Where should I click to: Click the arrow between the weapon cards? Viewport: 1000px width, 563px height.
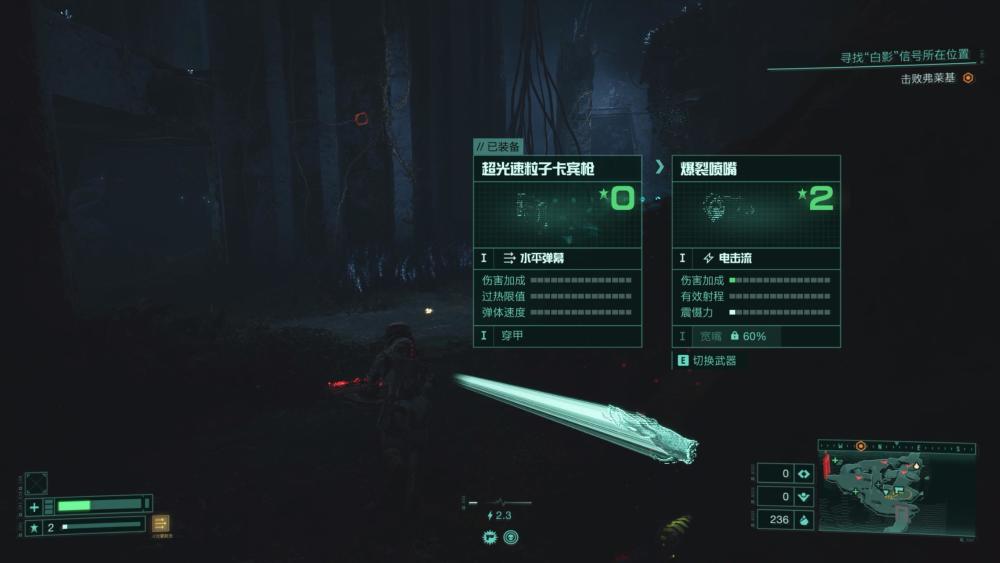659,167
